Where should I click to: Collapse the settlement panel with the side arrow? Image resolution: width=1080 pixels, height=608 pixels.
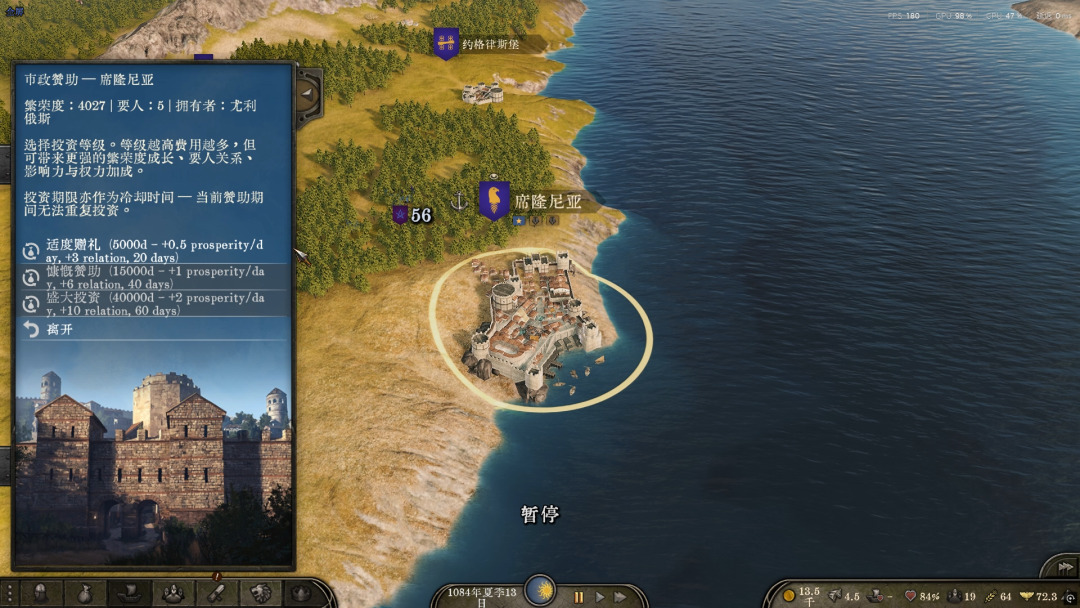[308, 94]
